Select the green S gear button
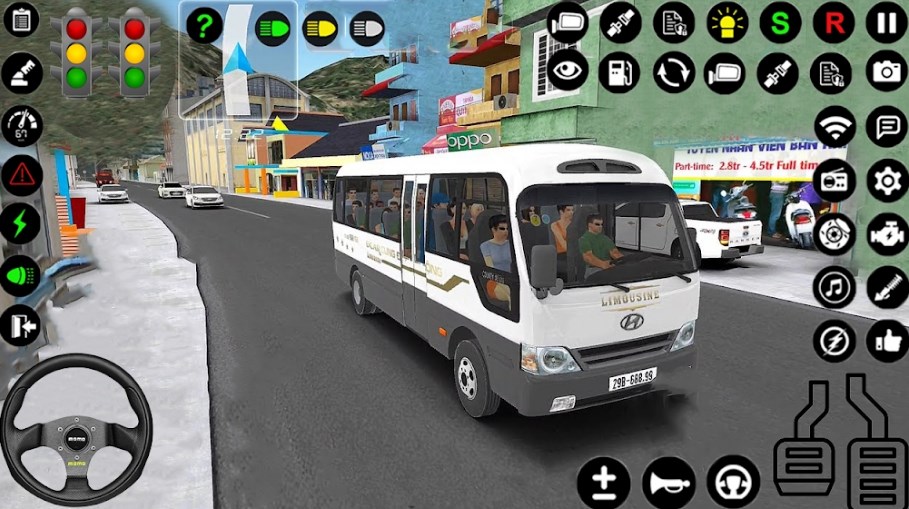909x509 pixels. coord(780,22)
